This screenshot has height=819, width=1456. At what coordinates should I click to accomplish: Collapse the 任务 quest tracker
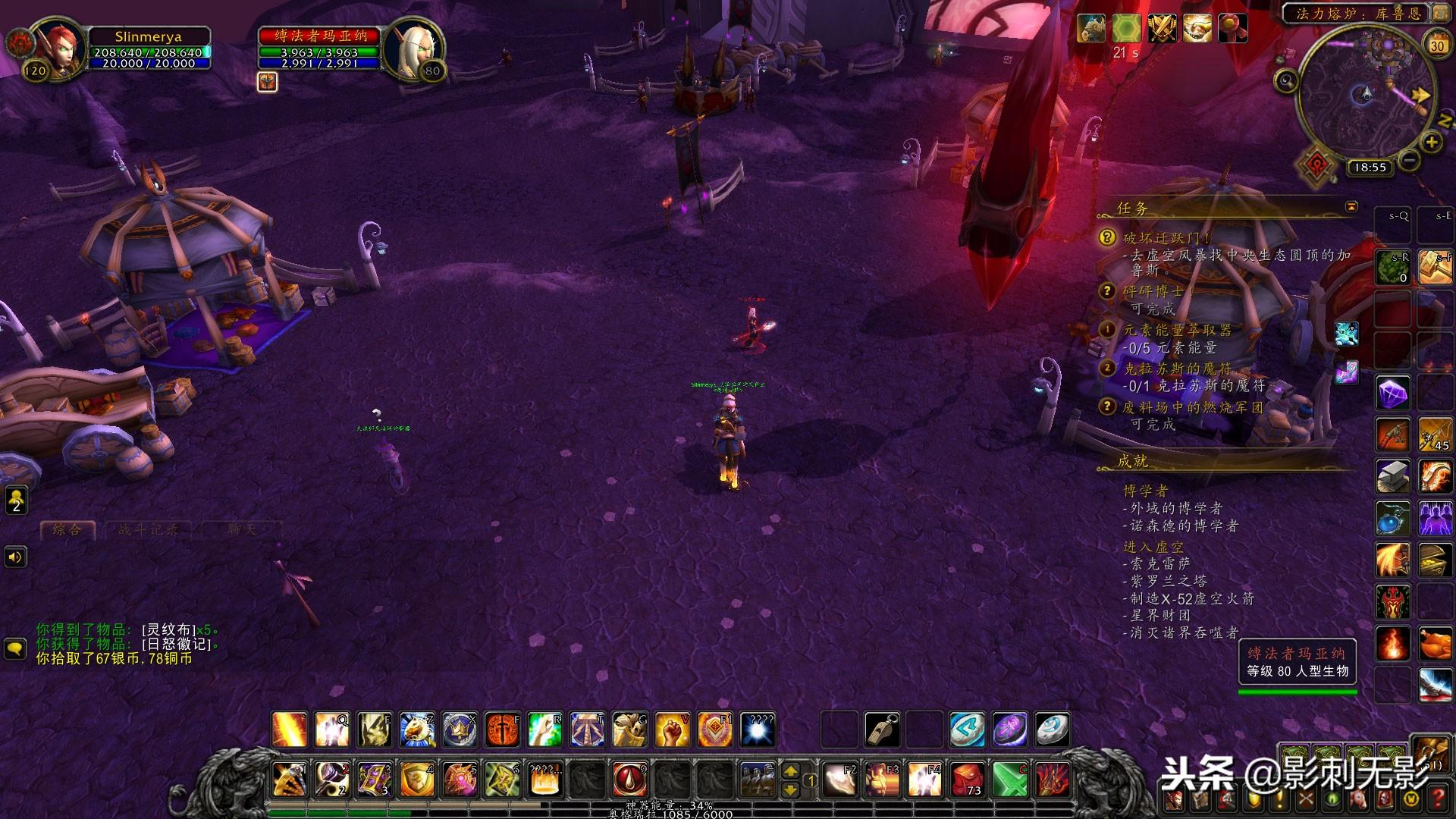1351,206
